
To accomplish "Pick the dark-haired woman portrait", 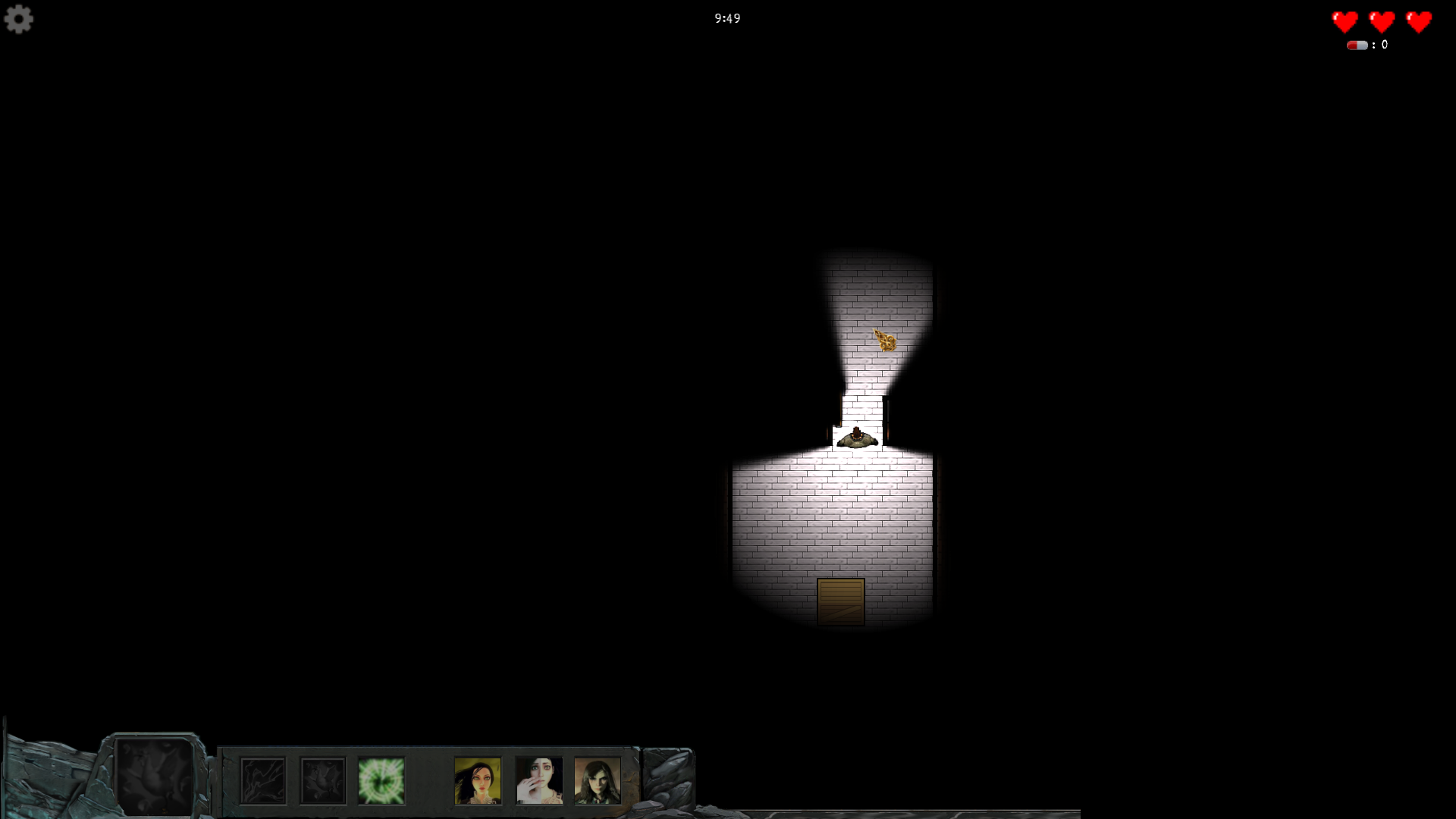I will point(598,780).
